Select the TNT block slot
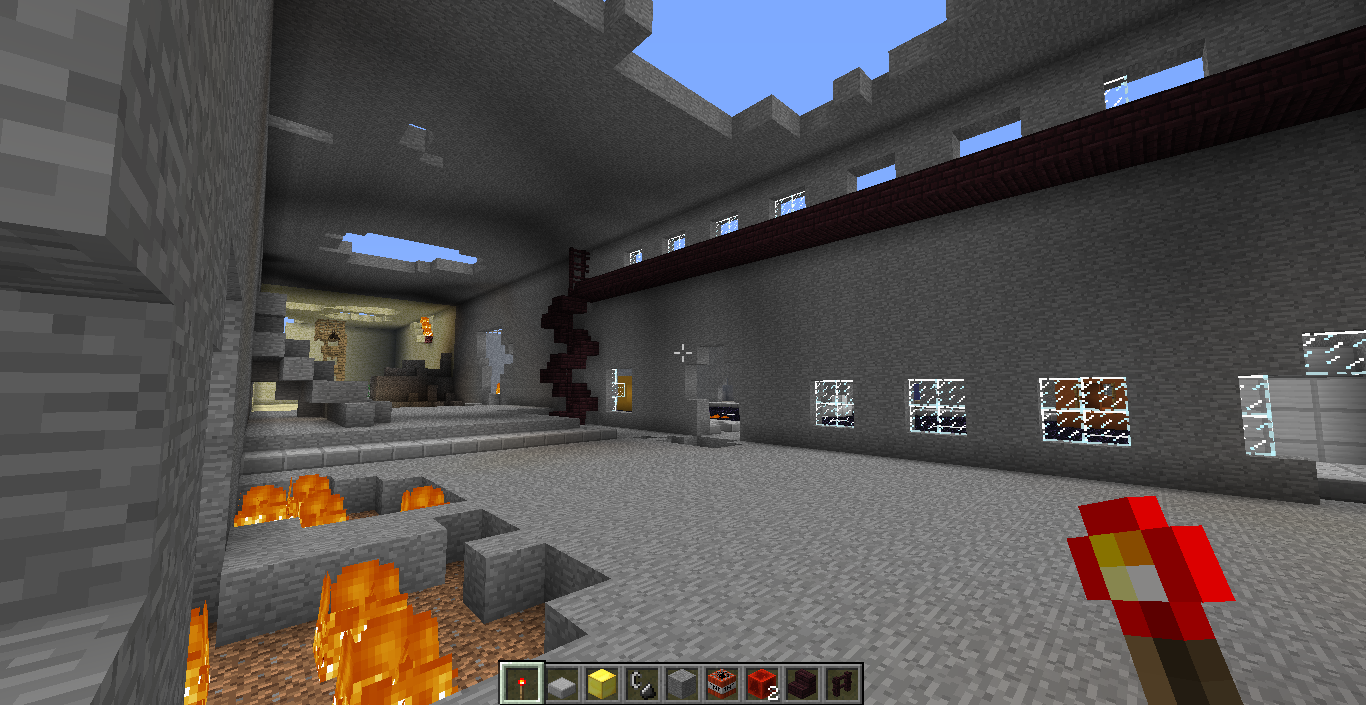Viewport: 1366px width, 705px height. coord(722,683)
